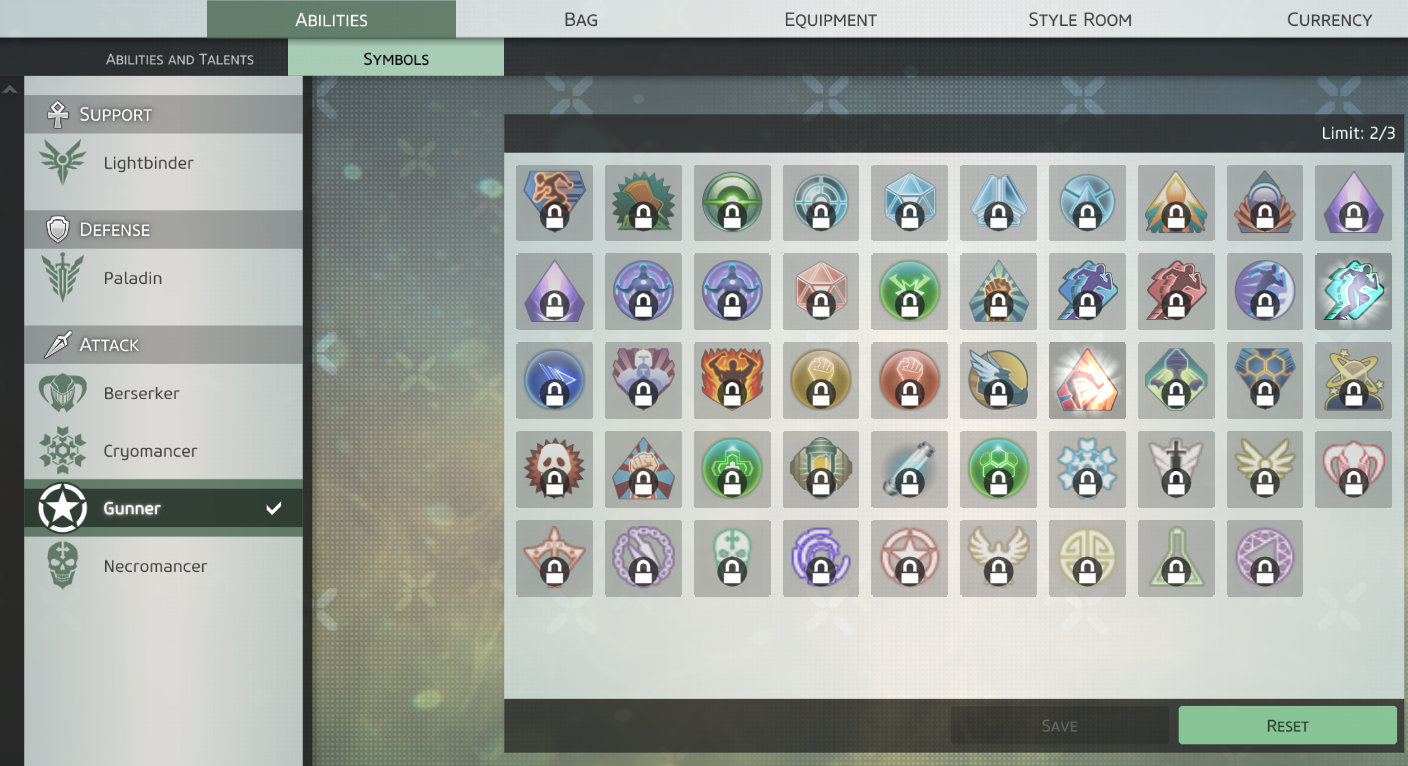Select the blue diamond symbol in top row
Image resolution: width=1408 pixels, height=766 pixels.
pos(909,203)
